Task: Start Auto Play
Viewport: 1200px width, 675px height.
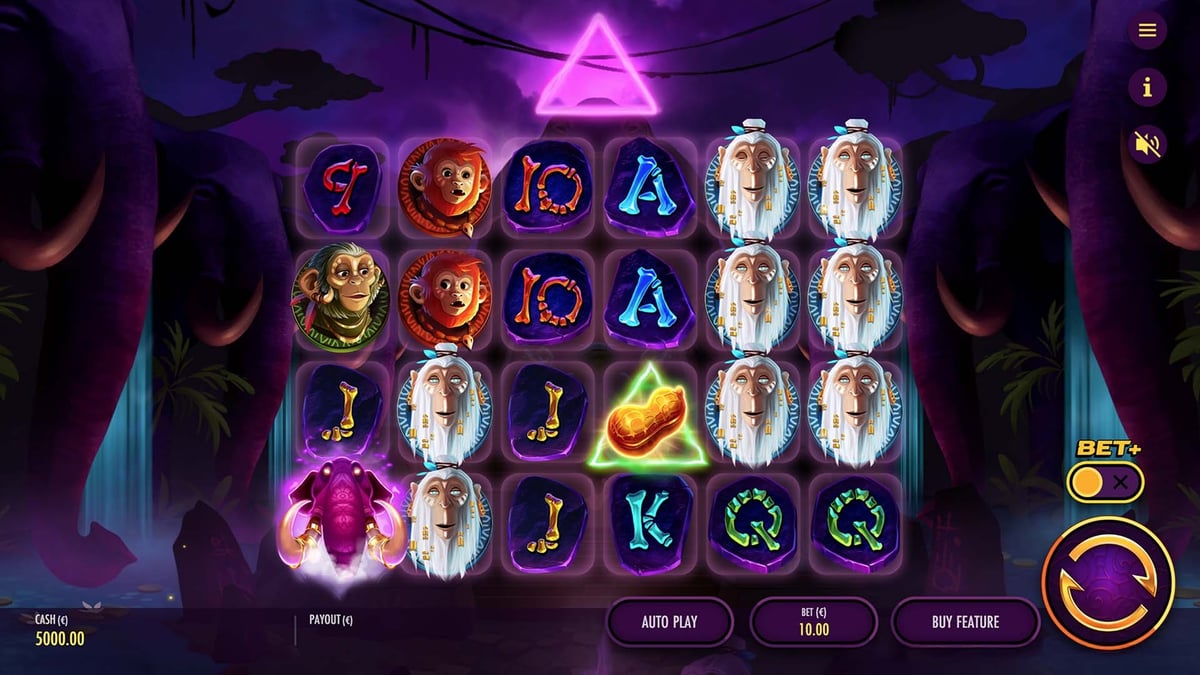Action: pyautogui.click(x=669, y=622)
